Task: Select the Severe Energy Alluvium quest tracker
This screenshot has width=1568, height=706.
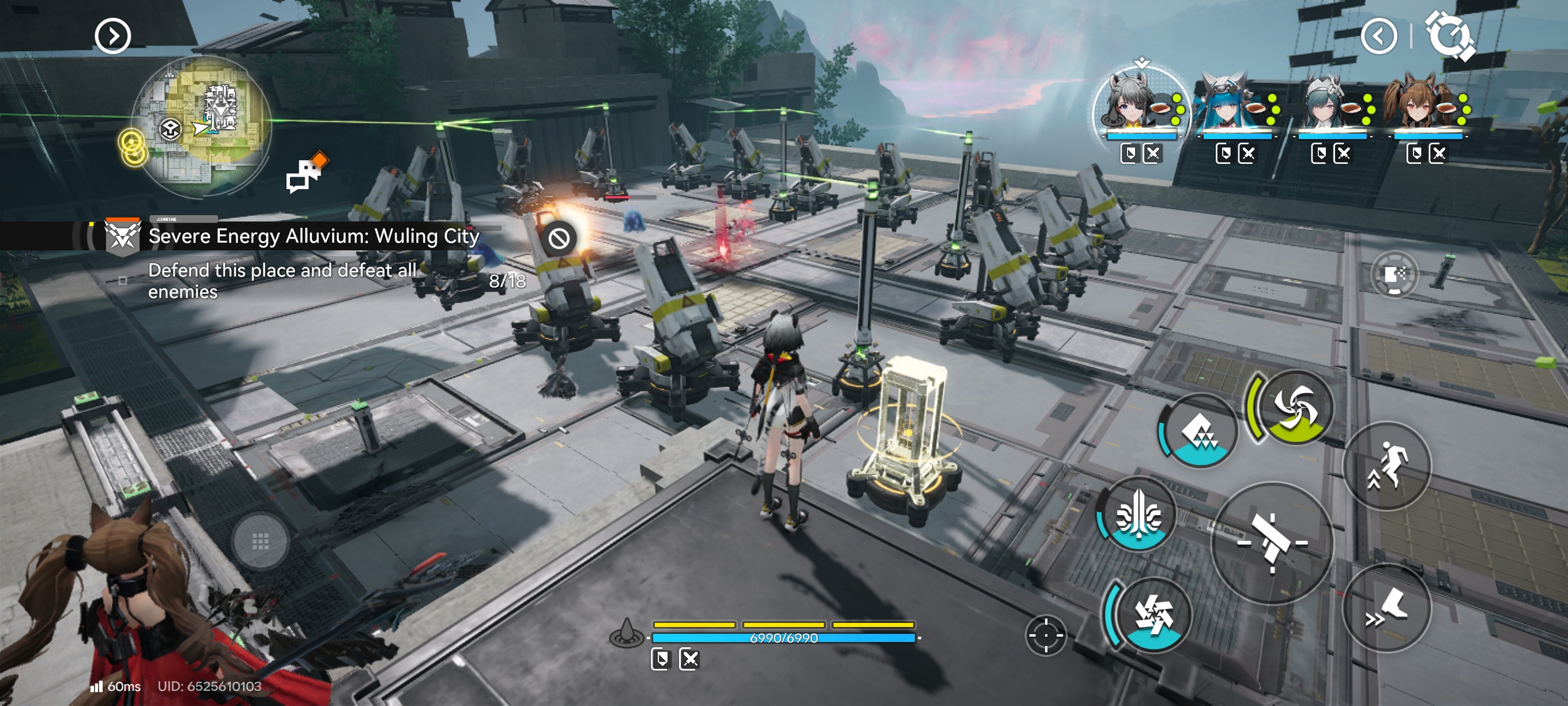Action: coord(313,236)
